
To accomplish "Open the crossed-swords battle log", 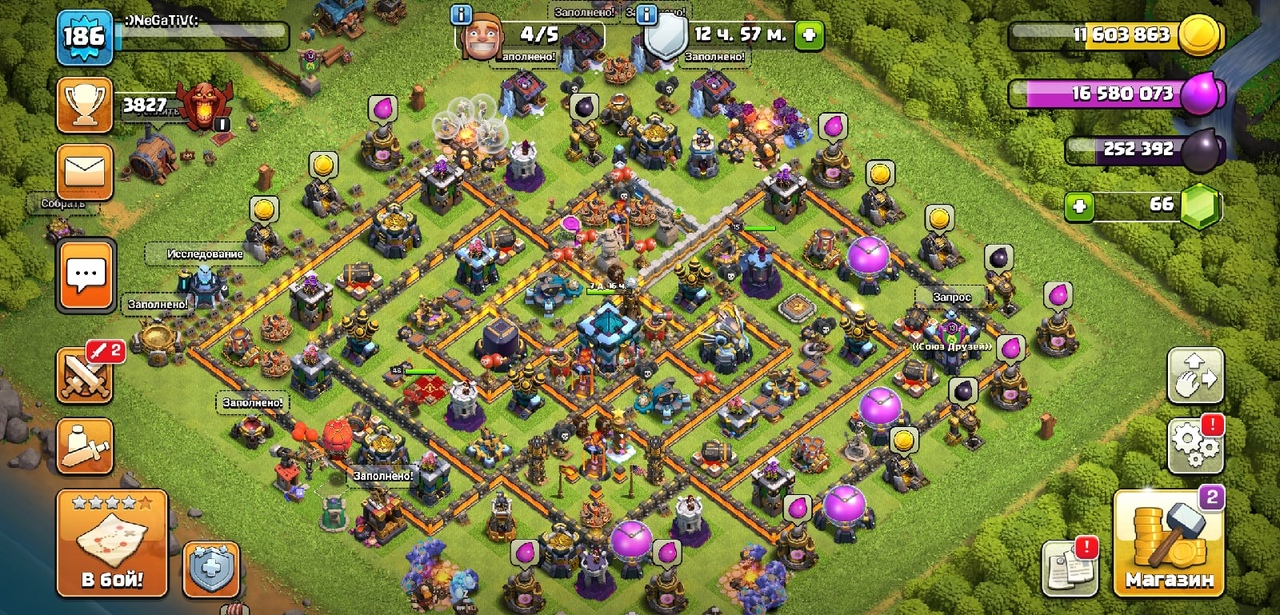I will click(85, 374).
